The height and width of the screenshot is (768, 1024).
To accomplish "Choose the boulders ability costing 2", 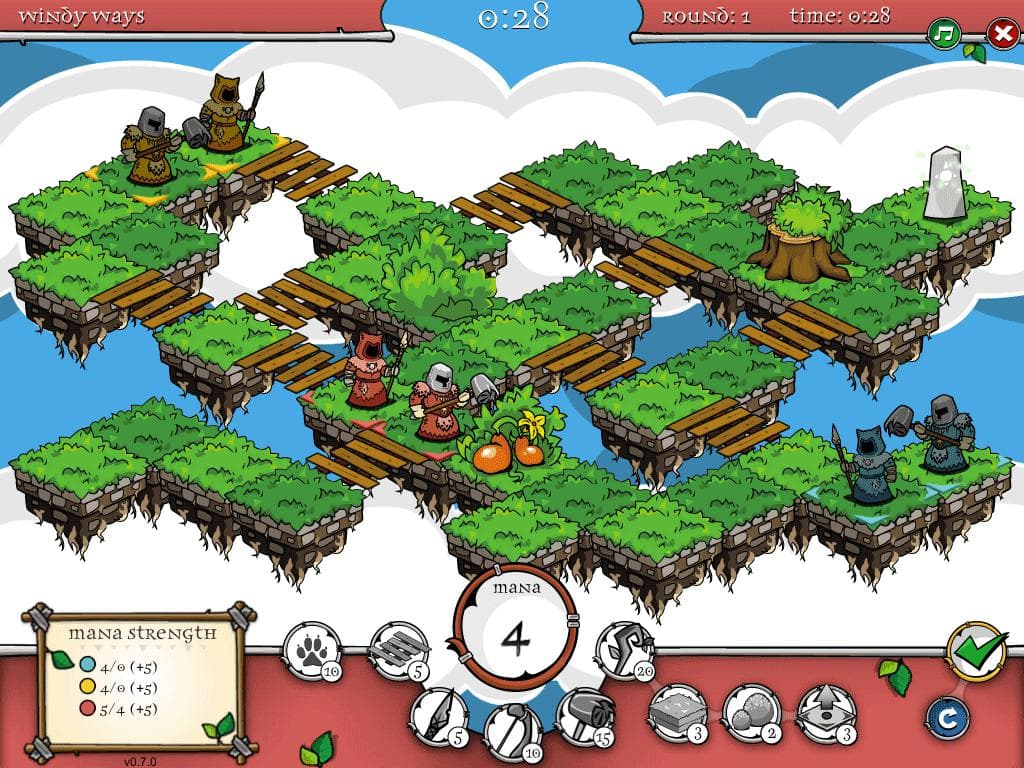I will (x=752, y=713).
